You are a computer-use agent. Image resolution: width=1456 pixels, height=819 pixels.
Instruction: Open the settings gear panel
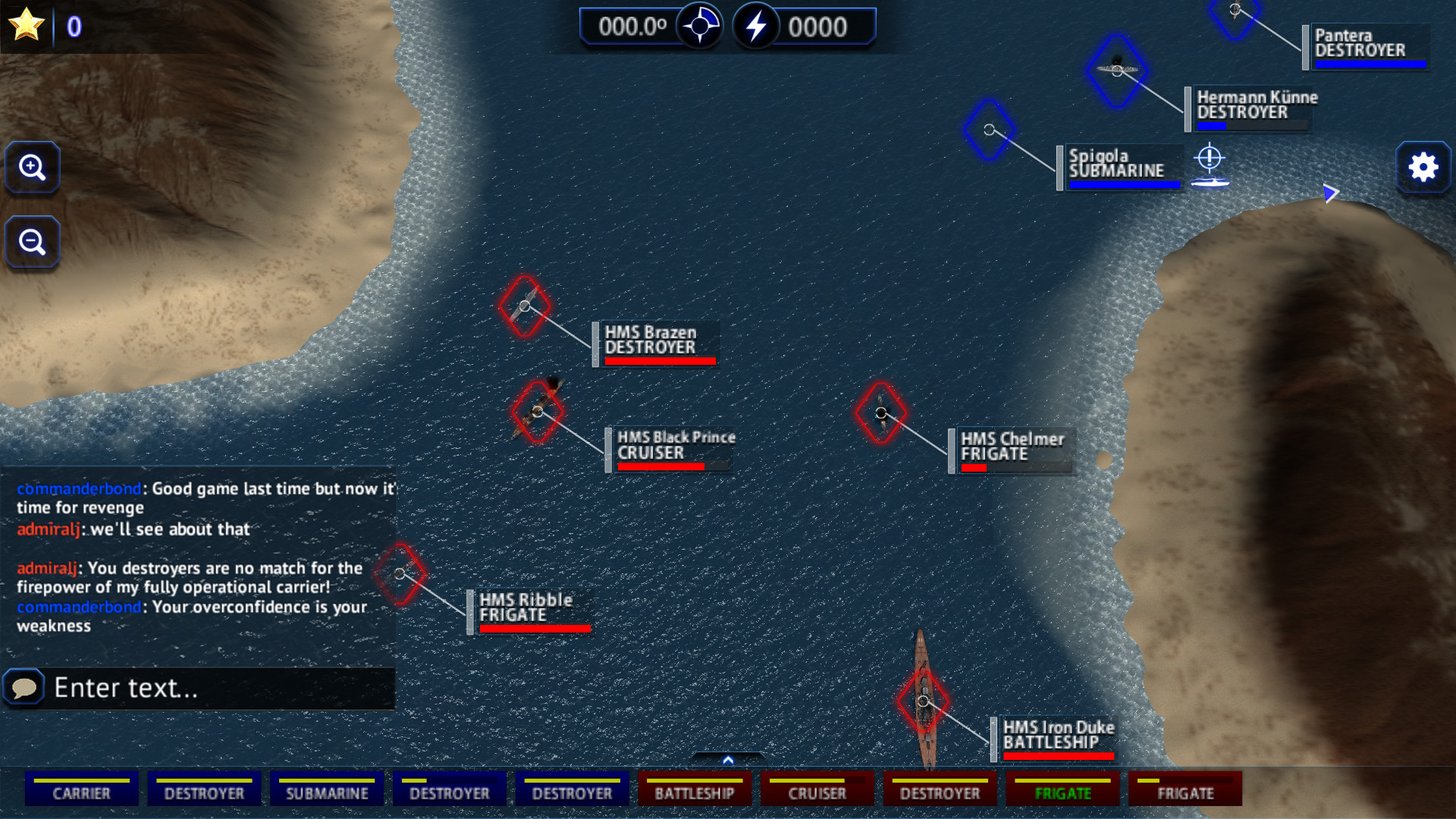[1423, 168]
